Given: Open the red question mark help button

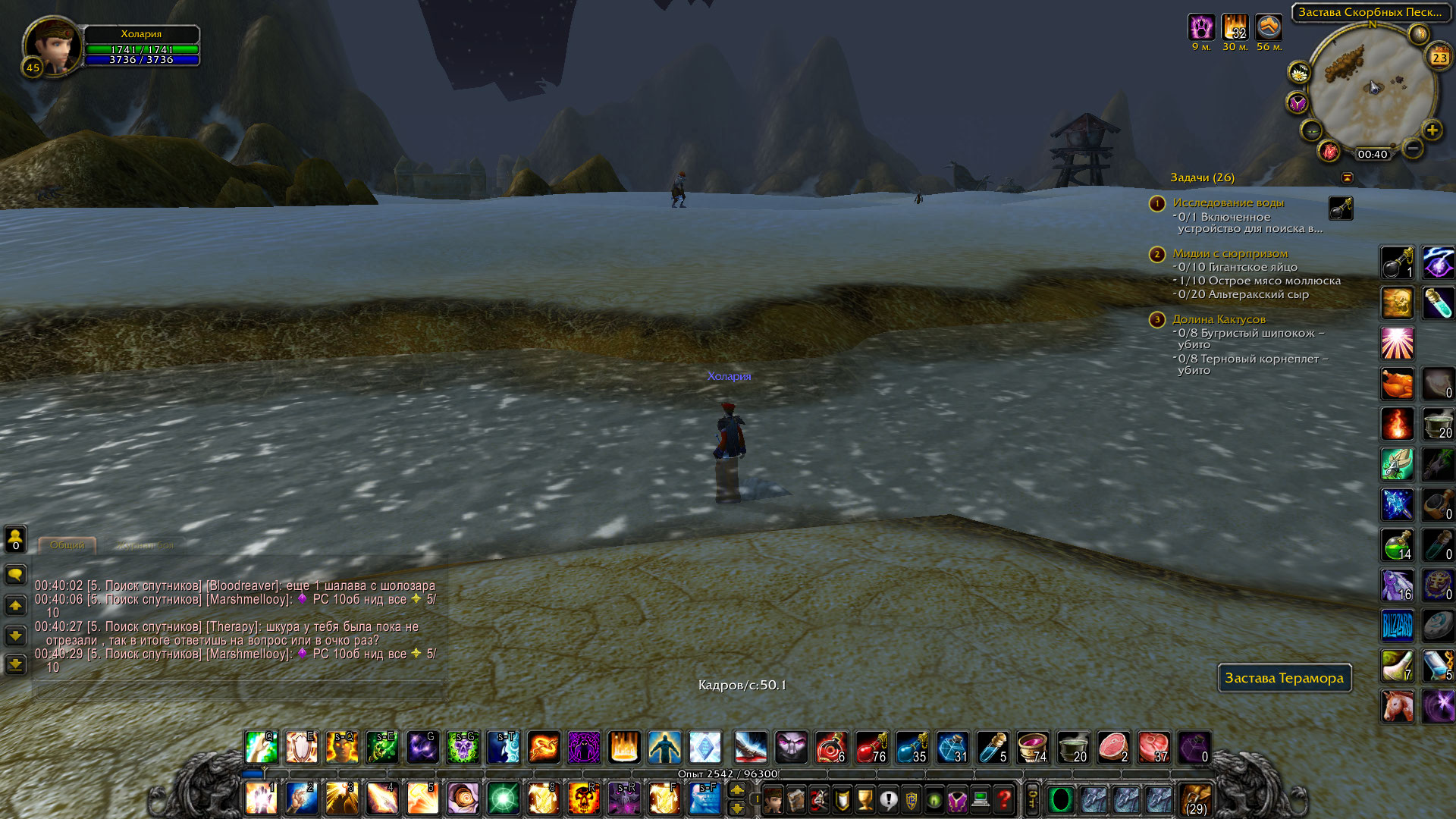Looking at the screenshot, I should click(1004, 799).
